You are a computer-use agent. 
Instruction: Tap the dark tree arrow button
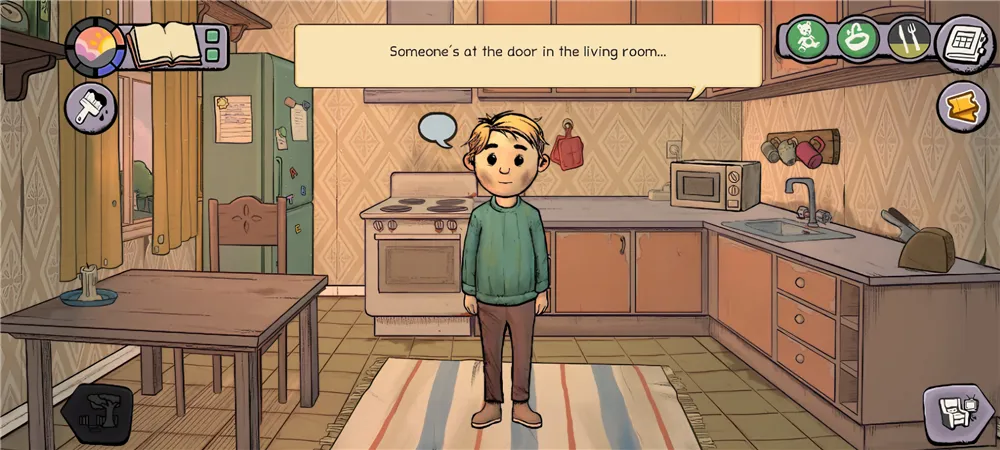coord(98,412)
